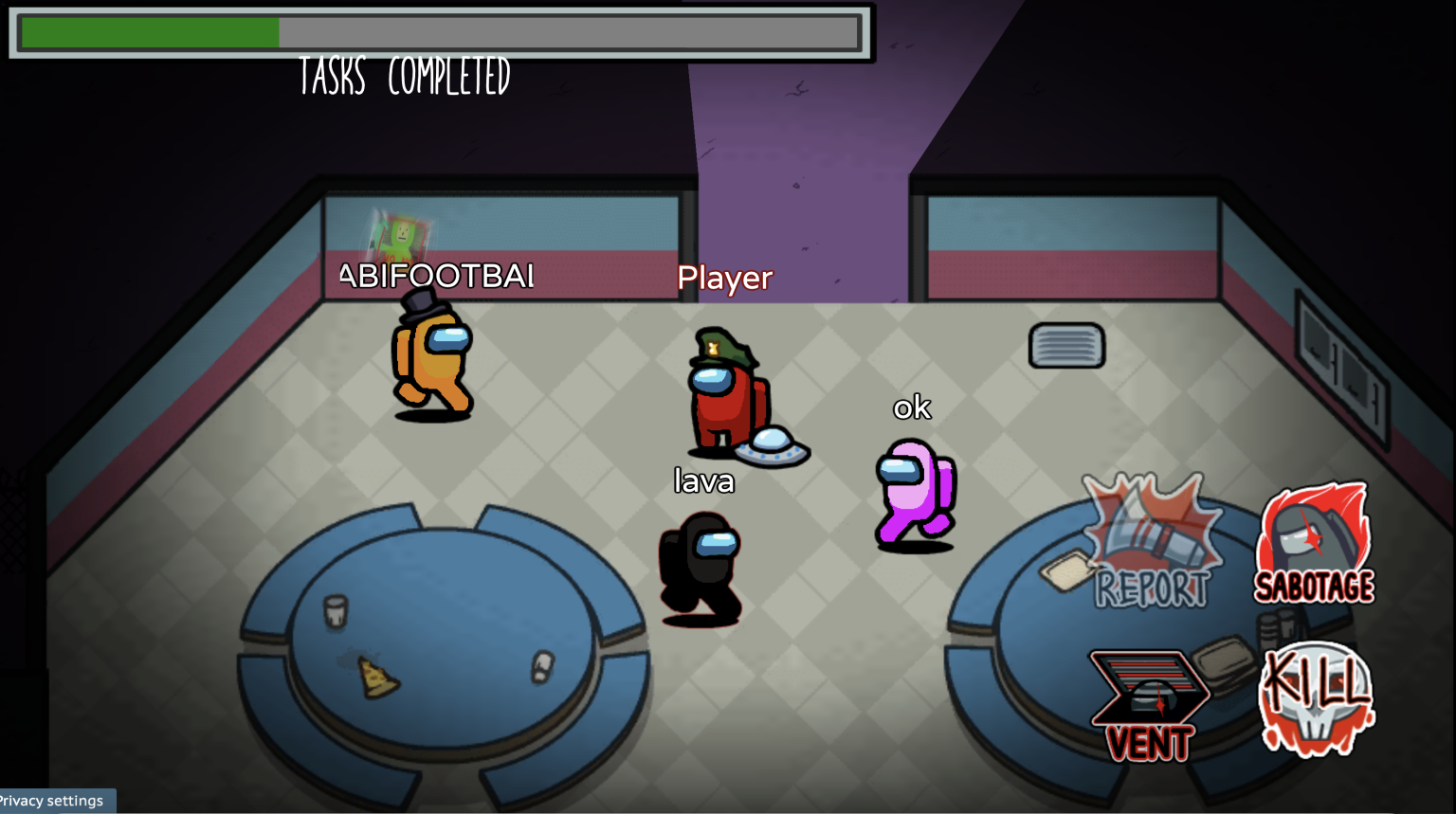Open the Privacy settings link

(x=54, y=801)
